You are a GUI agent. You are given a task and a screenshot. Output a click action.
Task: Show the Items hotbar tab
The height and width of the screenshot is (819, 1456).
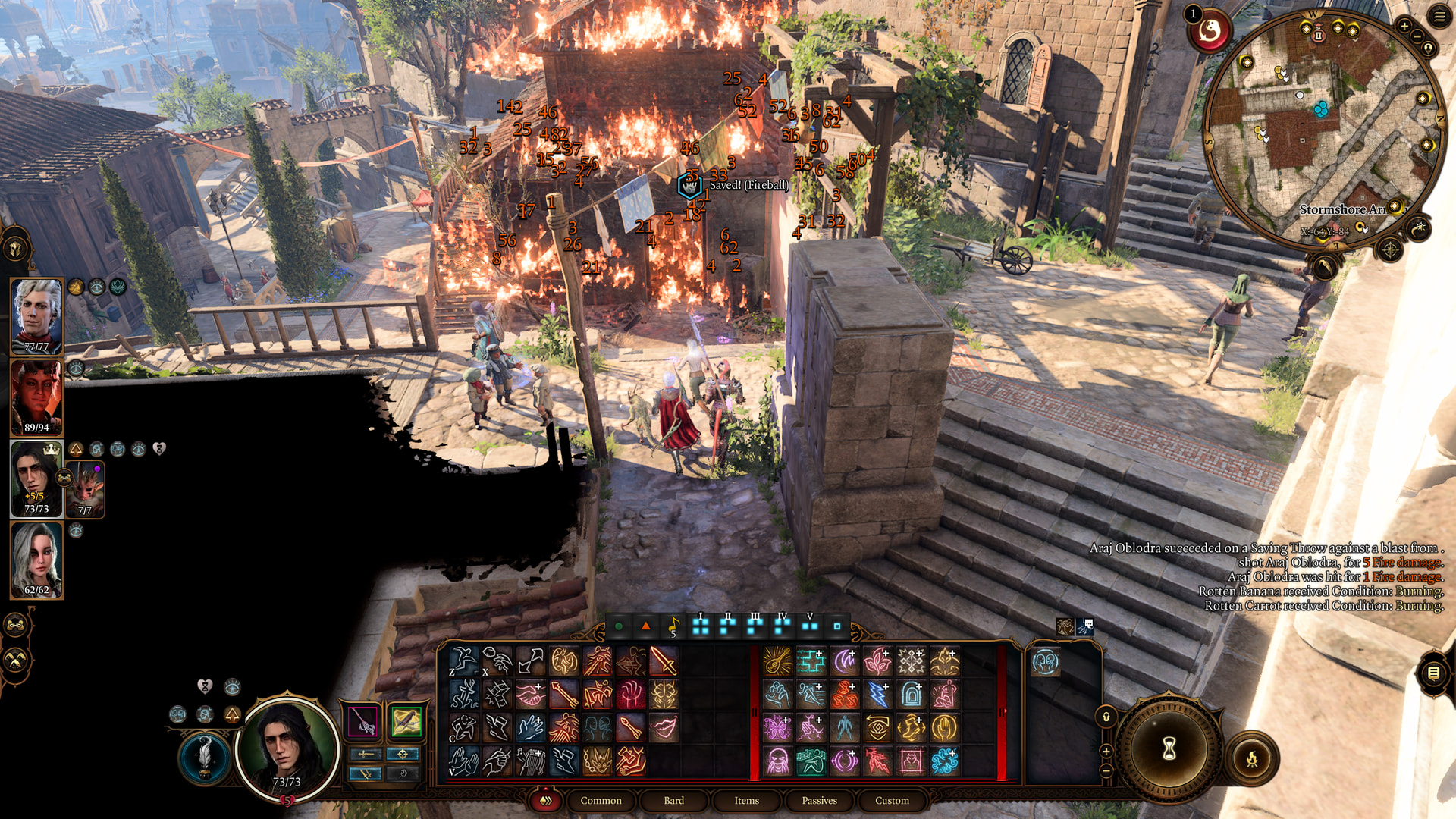(x=746, y=800)
